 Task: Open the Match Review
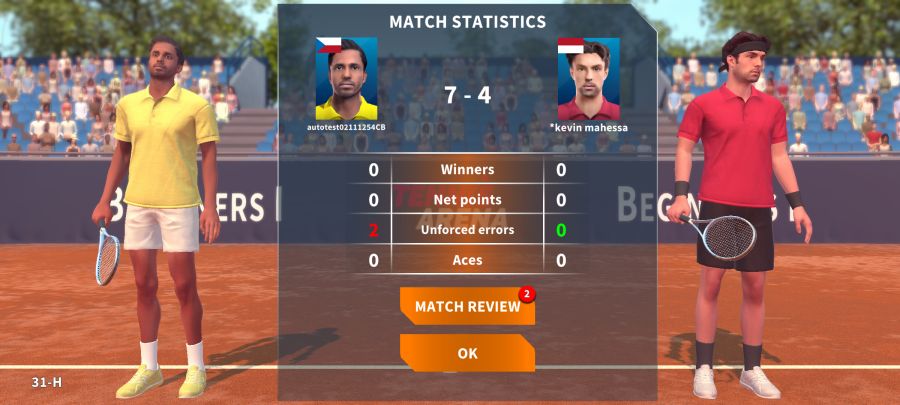click(x=467, y=306)
